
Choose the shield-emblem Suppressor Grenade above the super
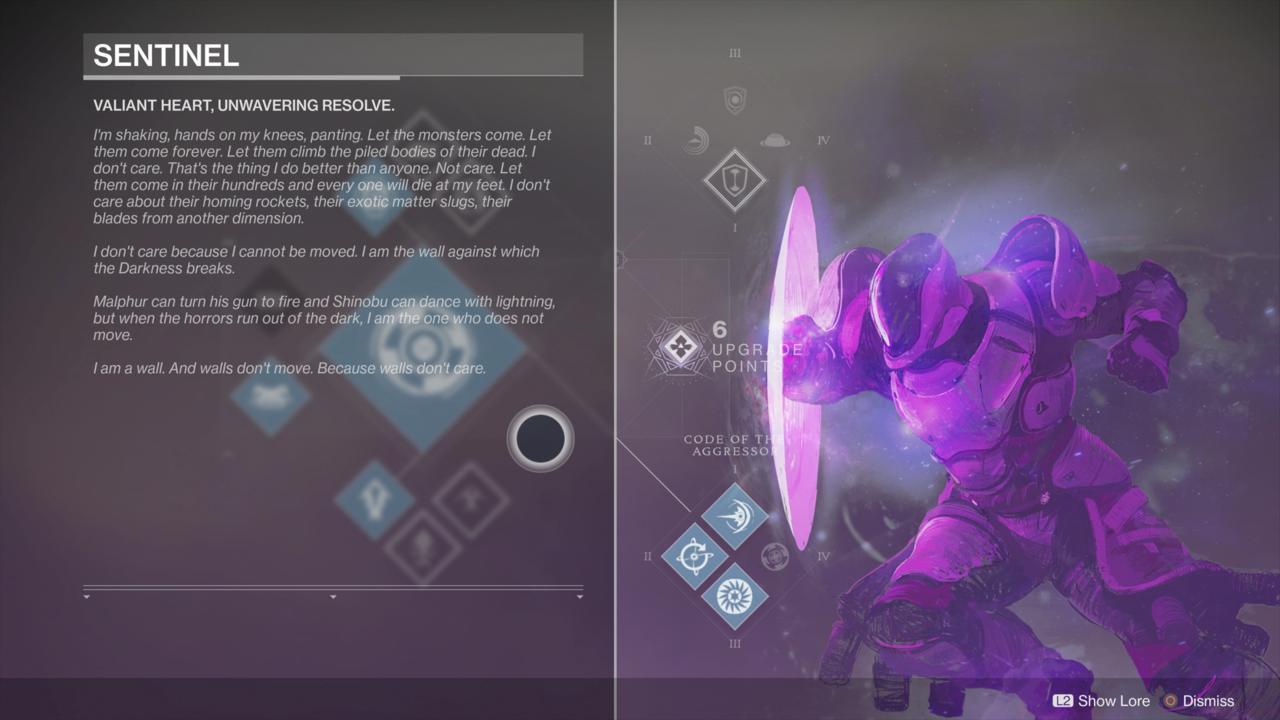coord(735,103)
